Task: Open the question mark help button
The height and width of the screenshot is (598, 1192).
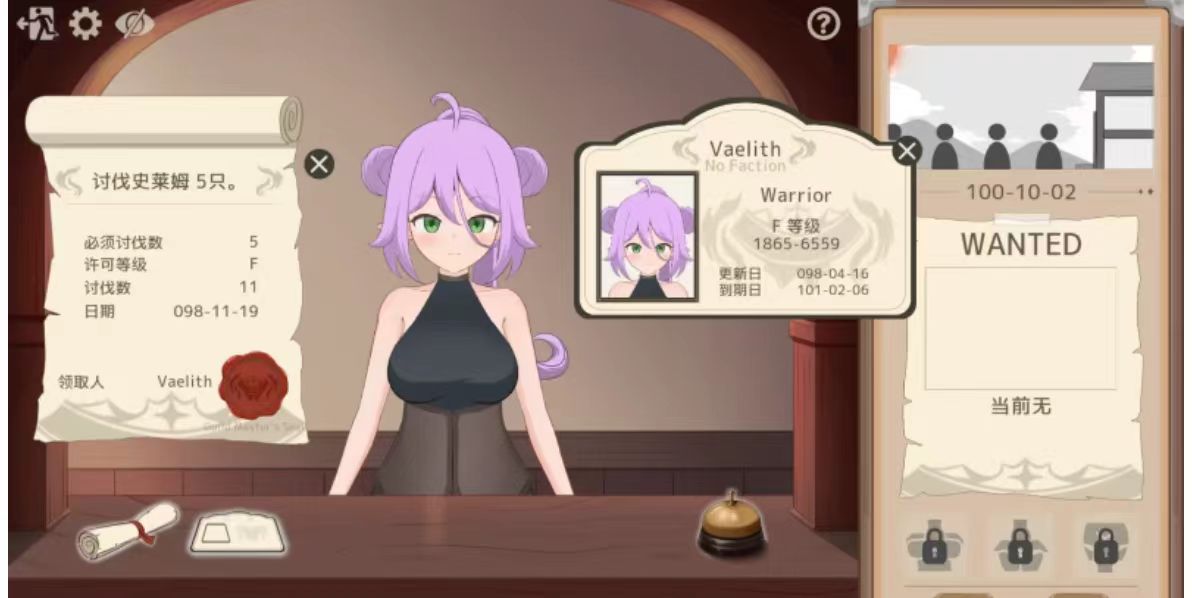Action: click(823, 26)
